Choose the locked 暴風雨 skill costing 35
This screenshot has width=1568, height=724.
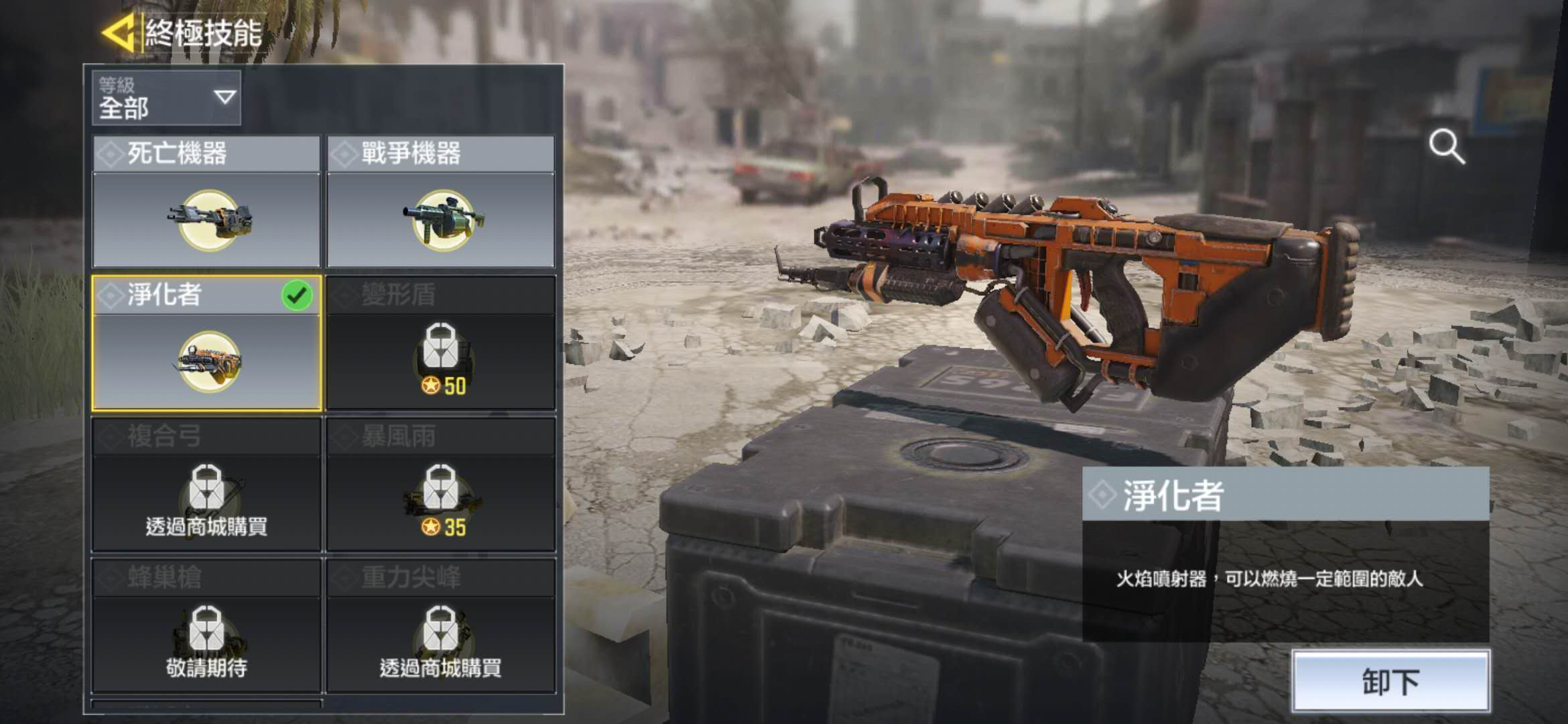tap(441, 484)
